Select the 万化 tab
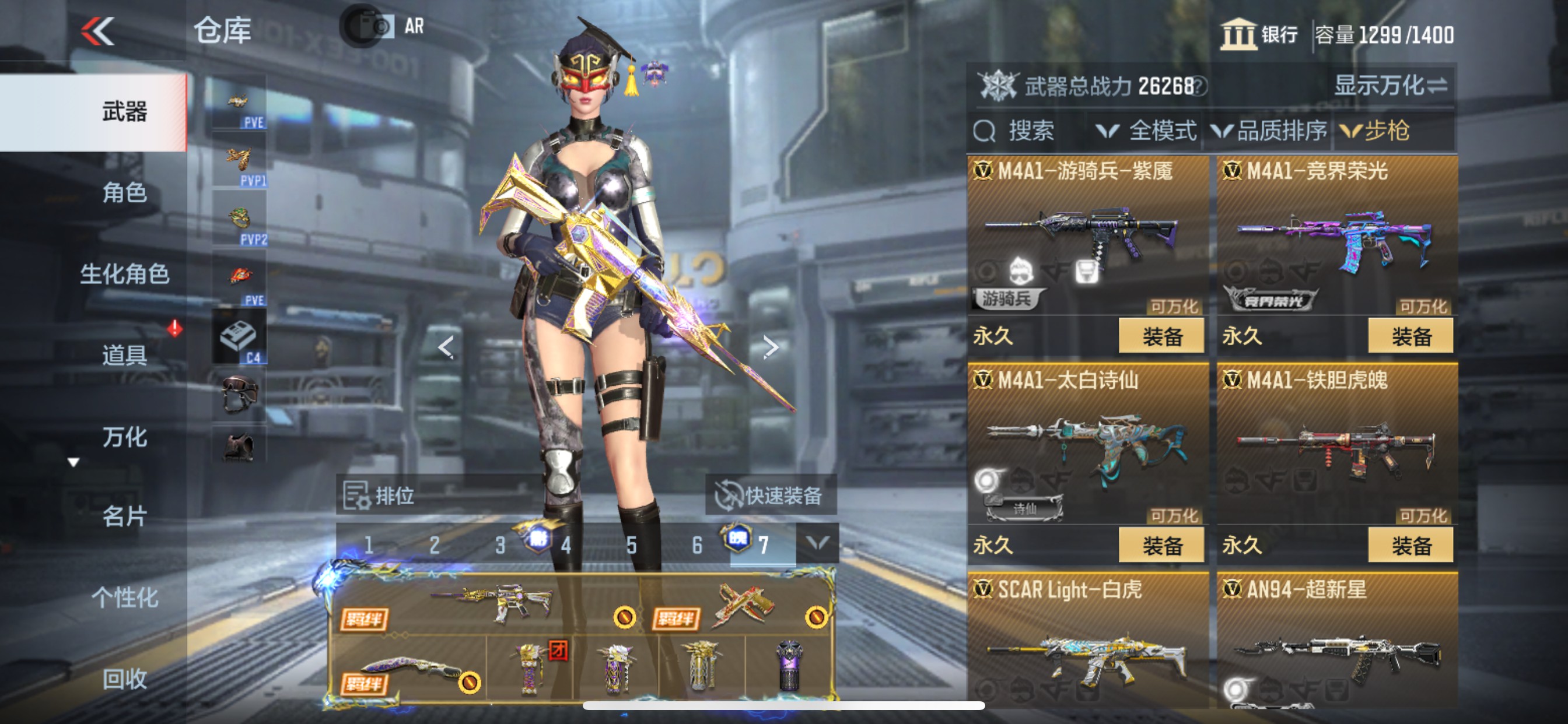The image size is (1568, 724). click(124, 436)
